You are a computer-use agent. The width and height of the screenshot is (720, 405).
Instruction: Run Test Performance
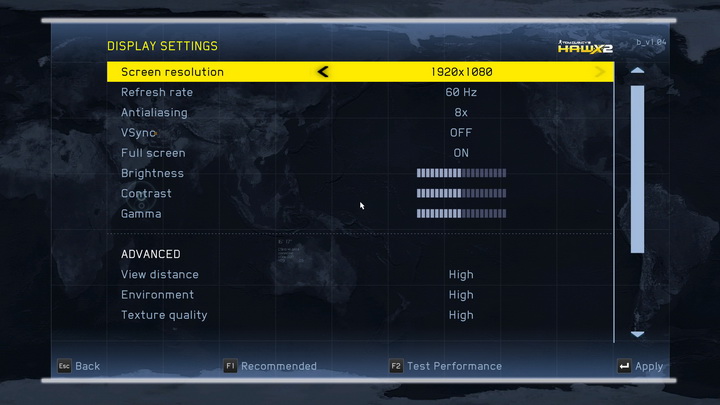446,366
